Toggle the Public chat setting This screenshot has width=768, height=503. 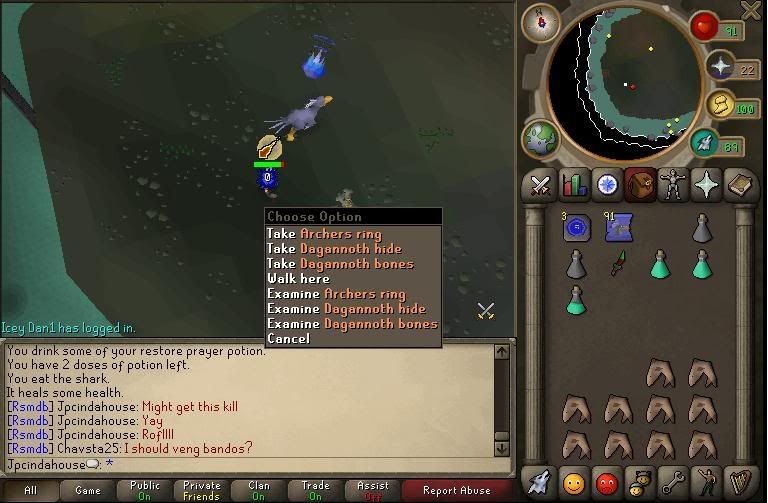(x=145, y=491)
